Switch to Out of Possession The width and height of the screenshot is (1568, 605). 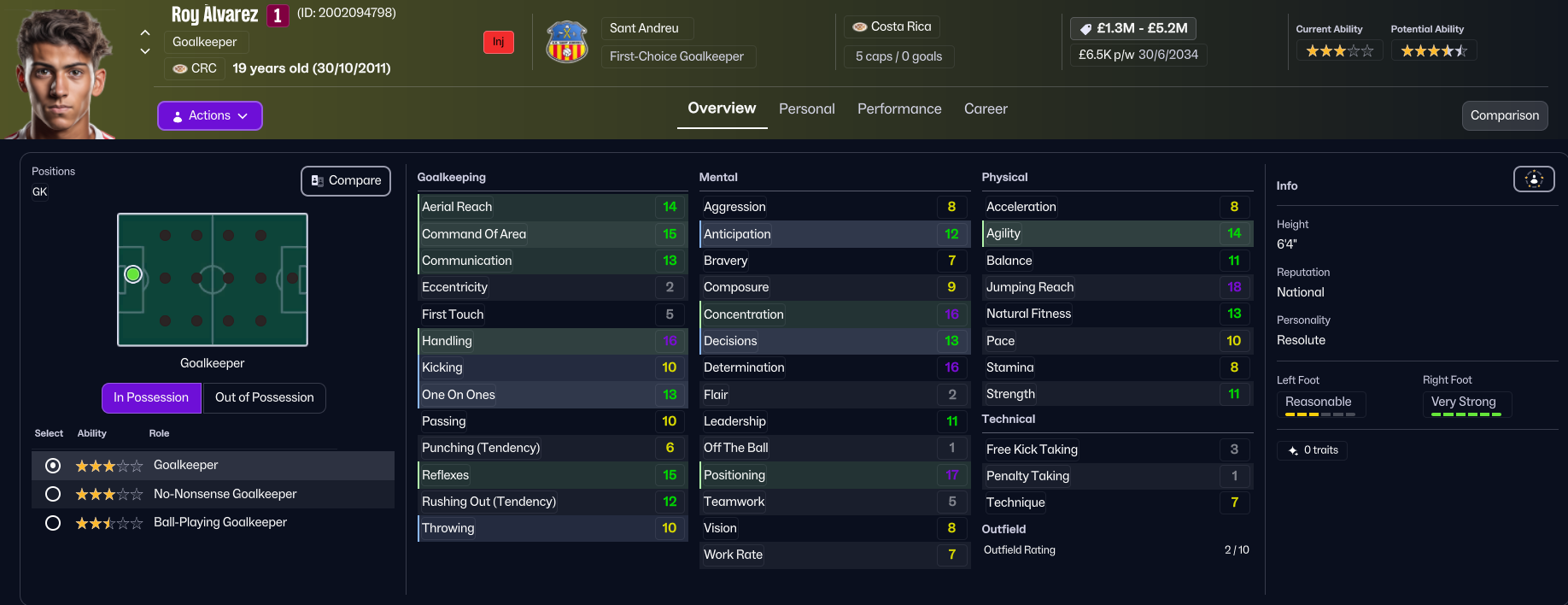coord(264,397)
